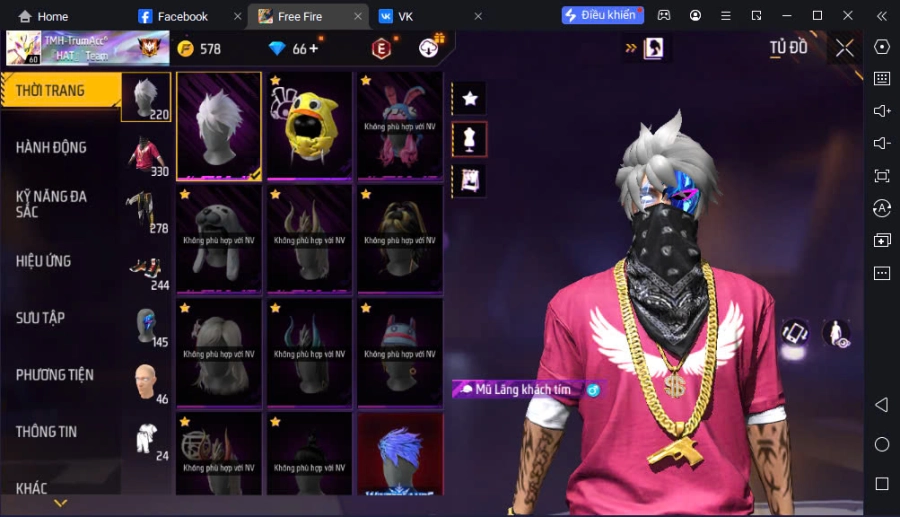Viewport: 900px width, 517px height.
Task: Switch to the Sưu Tập category
Action: (41, 318)
